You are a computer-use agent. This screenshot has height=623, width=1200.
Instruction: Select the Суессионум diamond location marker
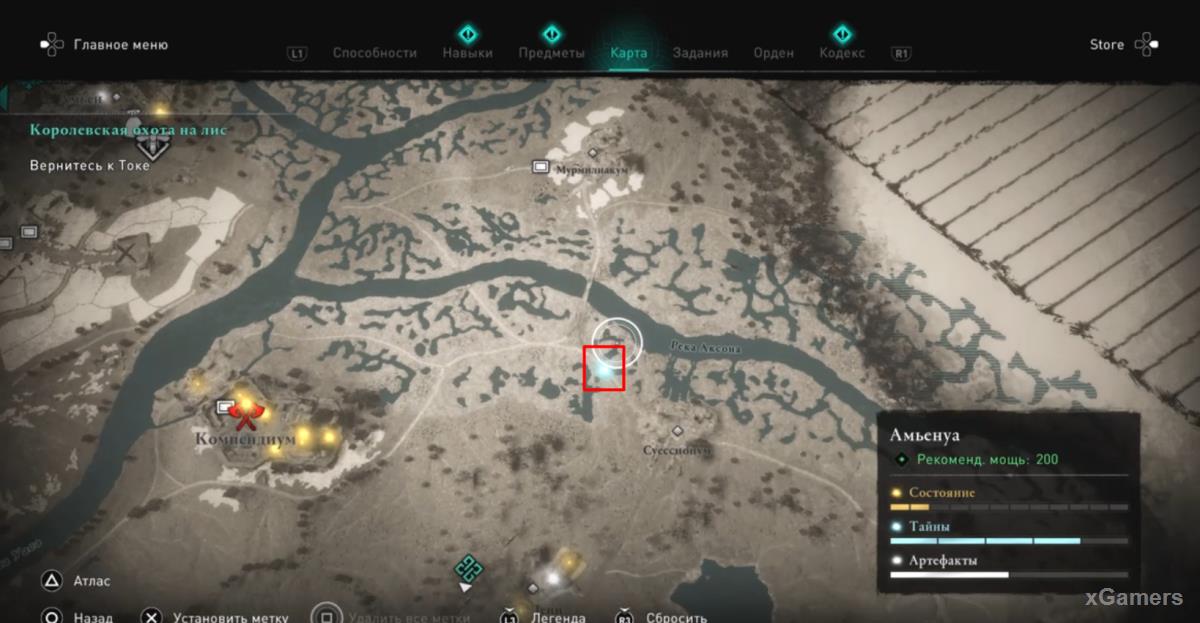click(x=678, y=431)
